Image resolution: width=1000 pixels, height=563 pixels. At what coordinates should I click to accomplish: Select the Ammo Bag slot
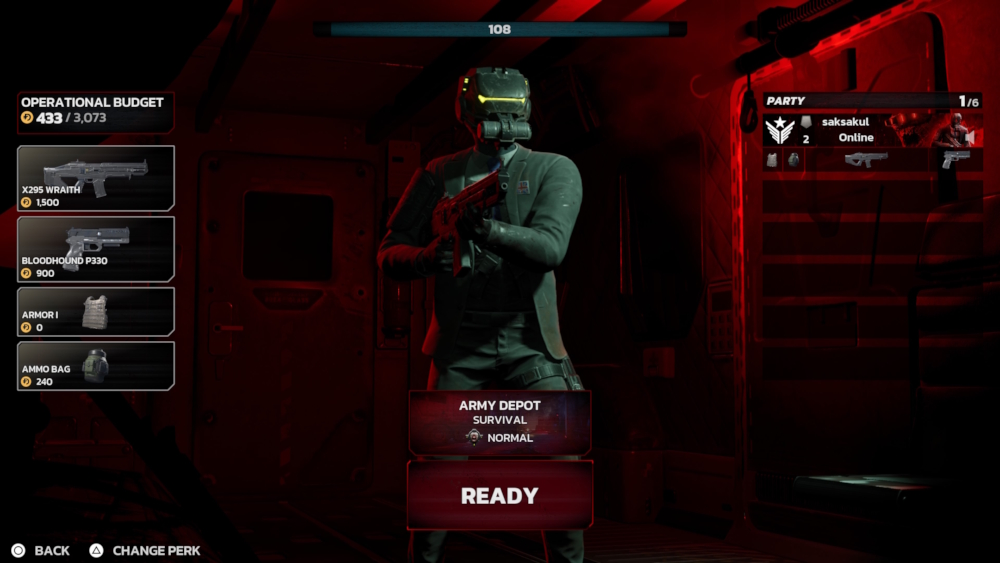96,366
